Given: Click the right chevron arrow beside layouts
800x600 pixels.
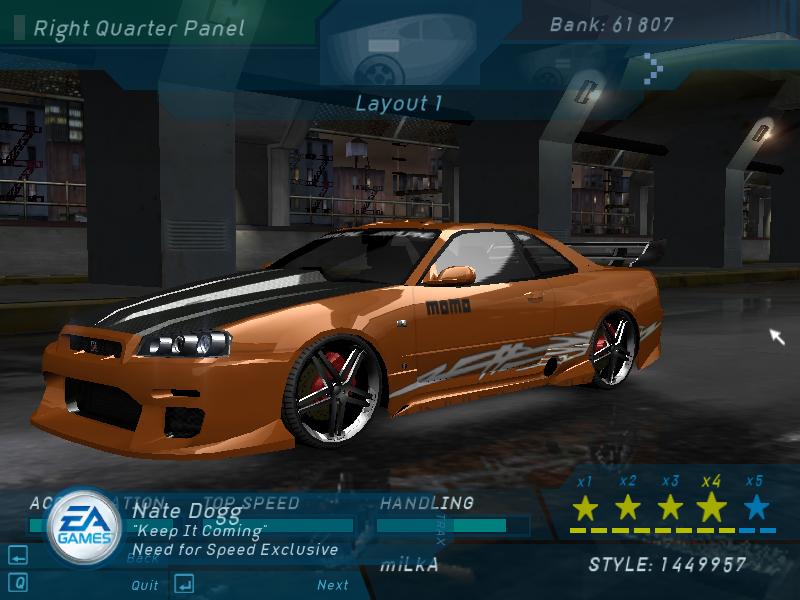Looking at the screenshot, I should 652,68.
